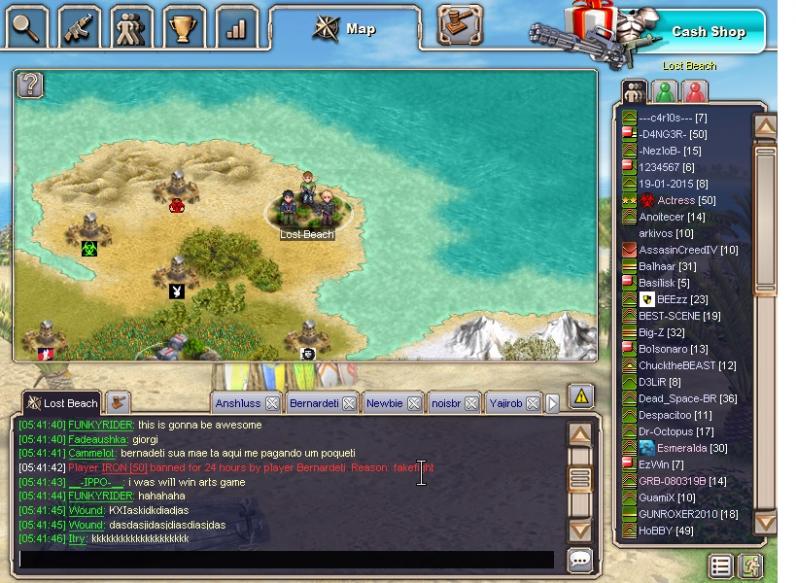Open the Cash Shop

[707, 31]
